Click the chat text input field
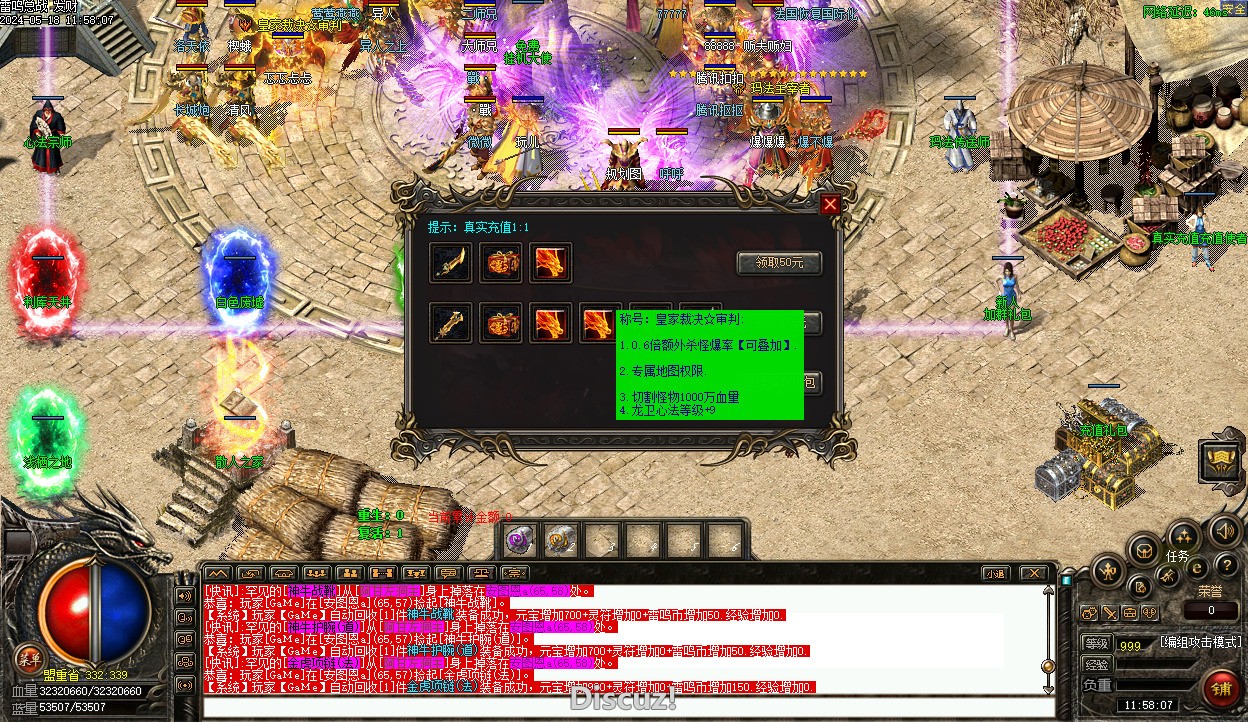The image size is (1248, 722). 620,706
